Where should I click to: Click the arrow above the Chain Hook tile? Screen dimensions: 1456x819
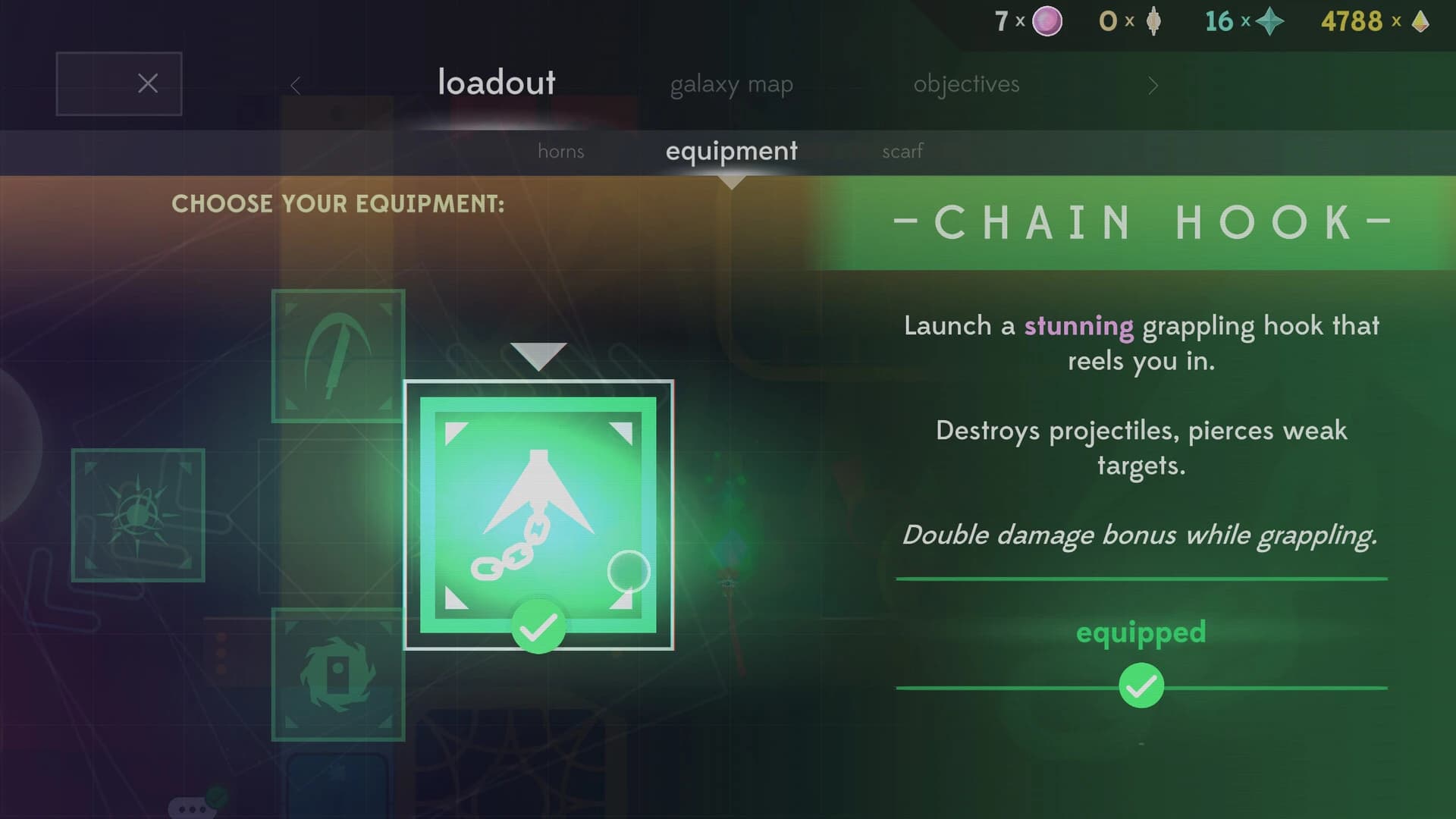(x=538, y=353)
